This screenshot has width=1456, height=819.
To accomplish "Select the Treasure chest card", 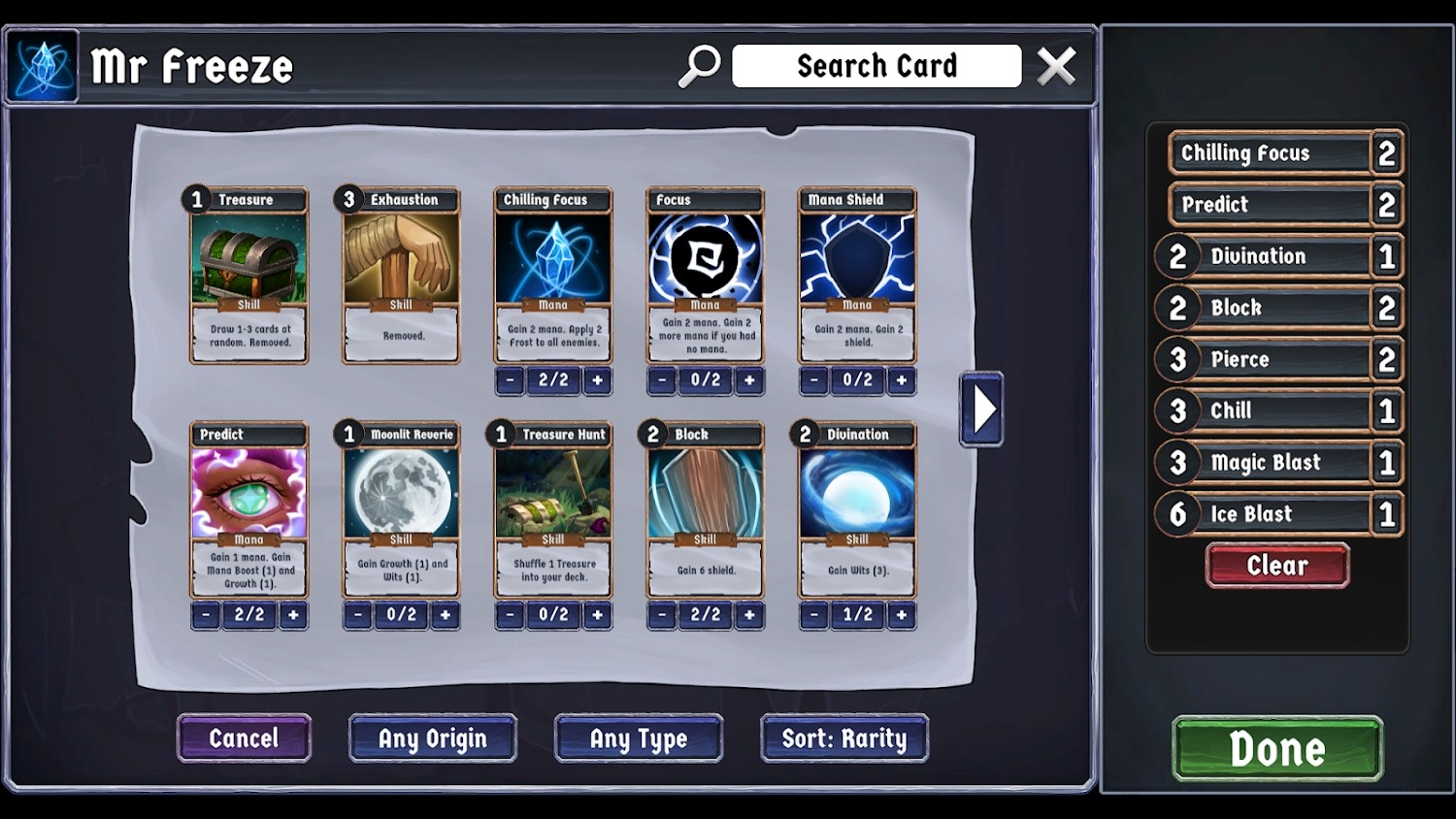I will pyautogui.click(x=248, y=277).
